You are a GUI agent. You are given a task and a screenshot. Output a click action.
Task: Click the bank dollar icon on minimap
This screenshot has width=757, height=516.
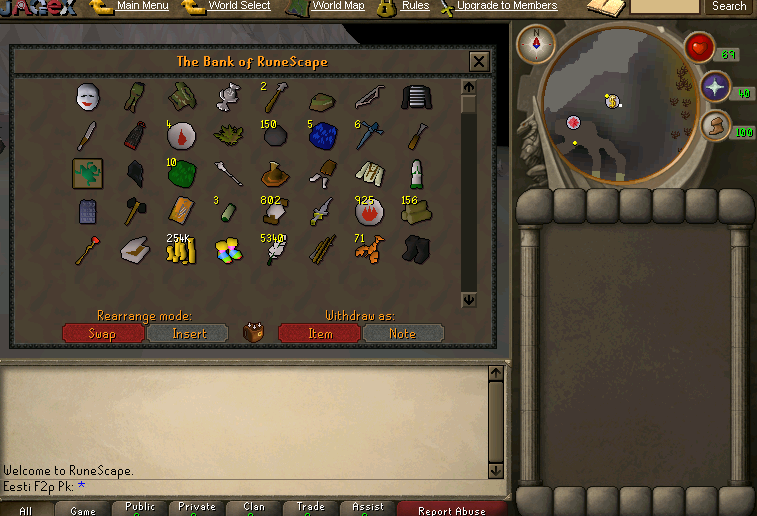(612, 100)
